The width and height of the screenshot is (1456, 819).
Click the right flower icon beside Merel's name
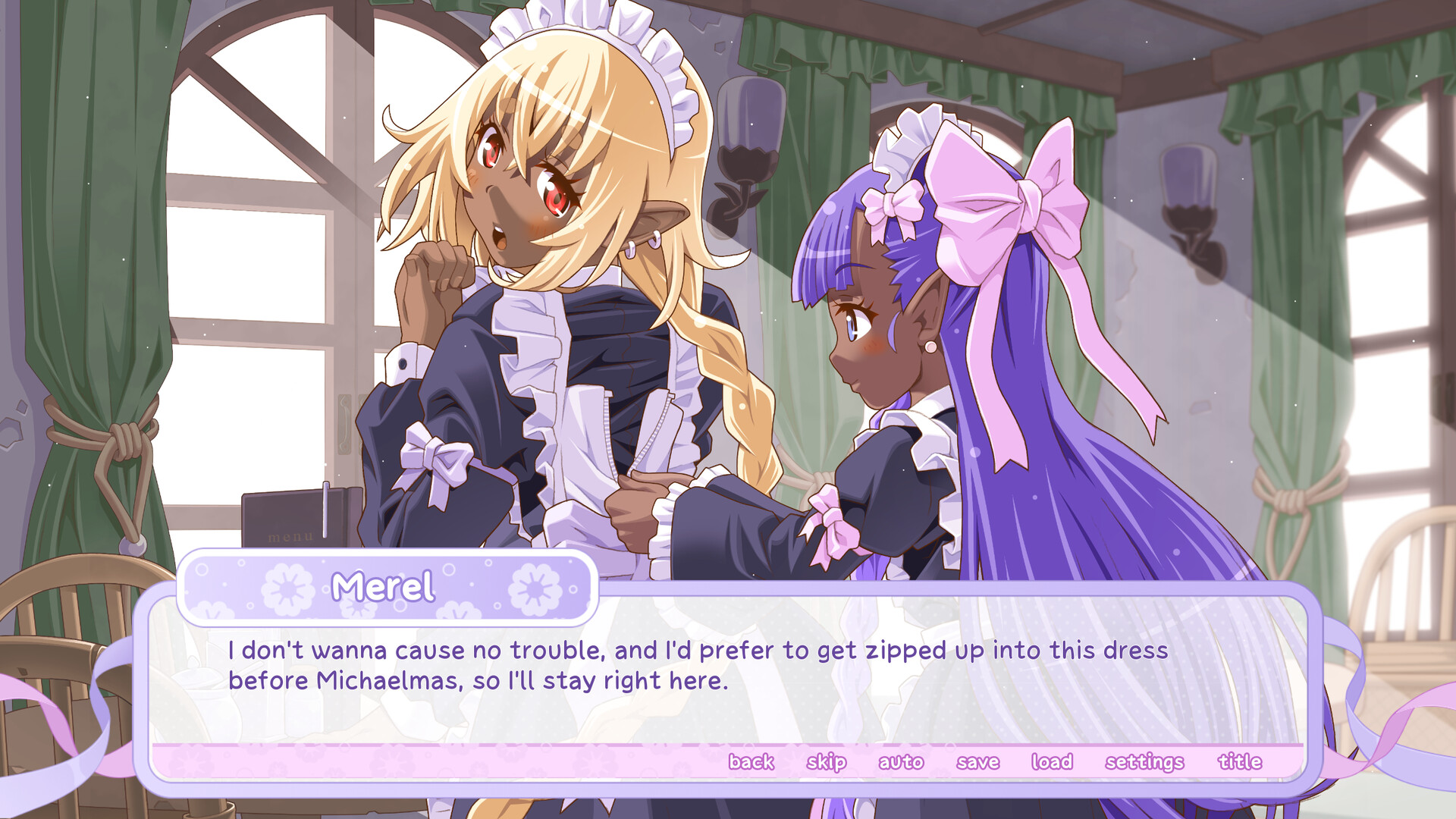coord(533,588)
